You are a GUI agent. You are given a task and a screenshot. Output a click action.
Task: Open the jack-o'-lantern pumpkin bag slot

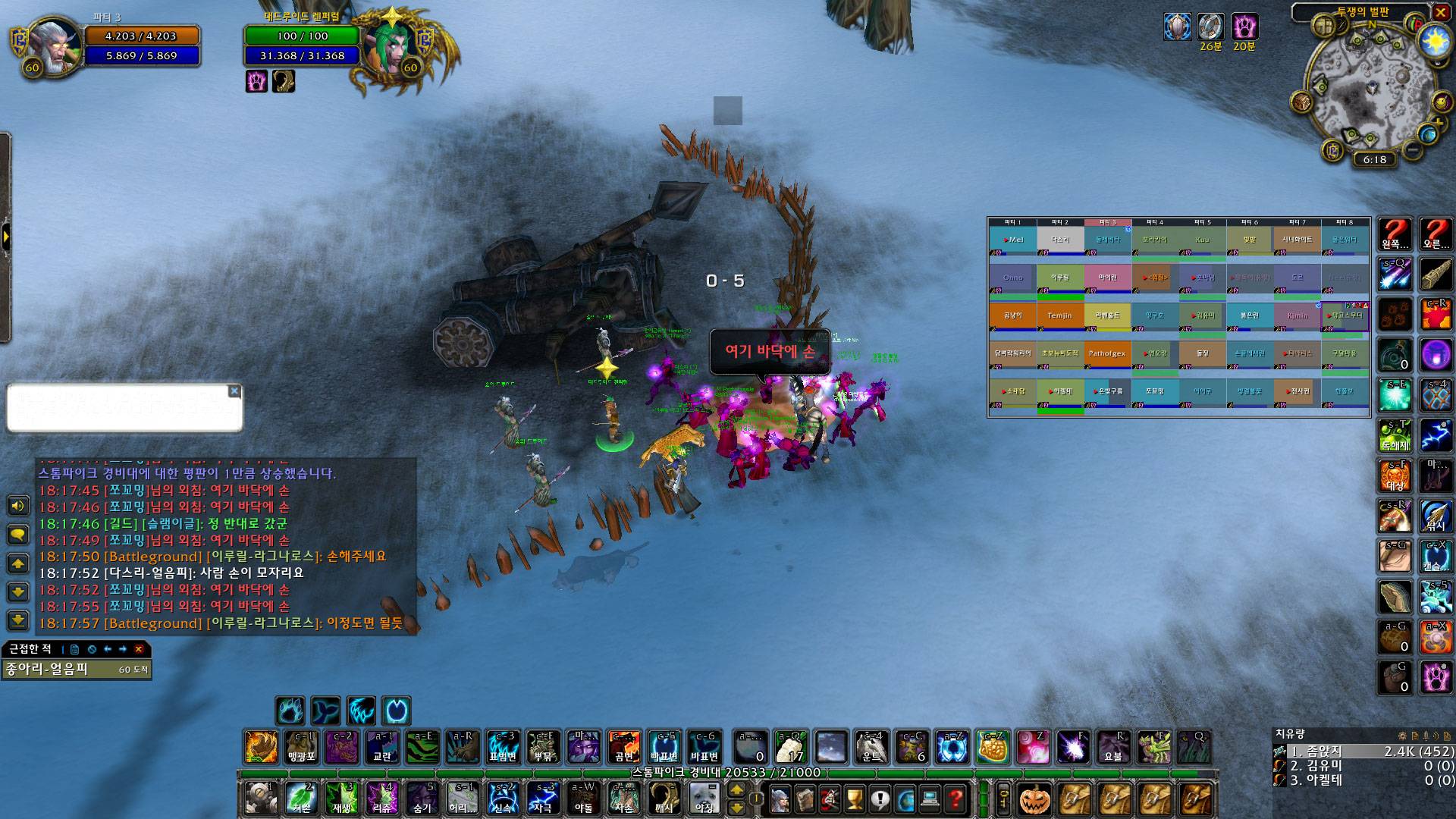click(x=1035, y=799)
